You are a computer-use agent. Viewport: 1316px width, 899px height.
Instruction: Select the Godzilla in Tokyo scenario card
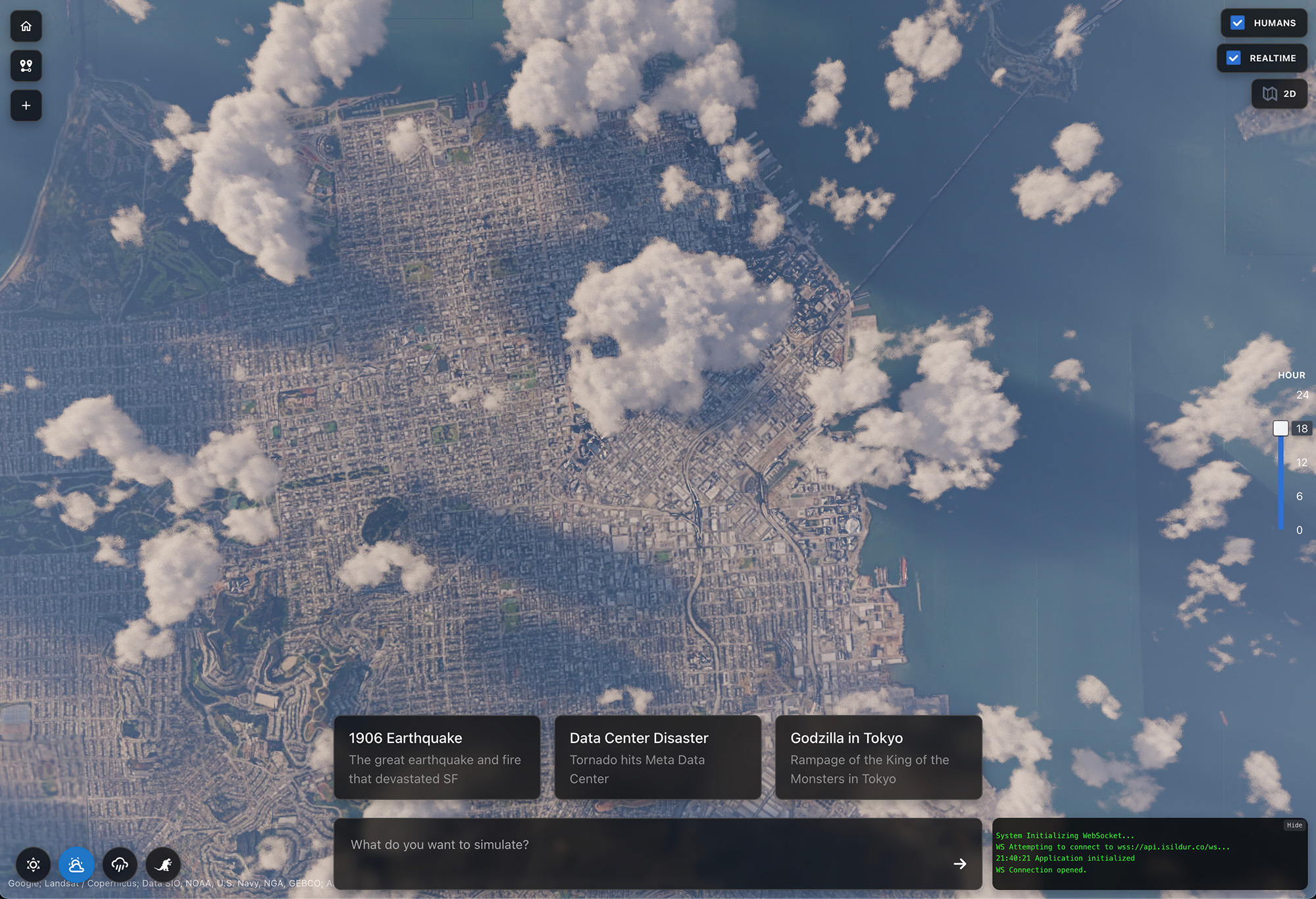click(x=878, y=757)
